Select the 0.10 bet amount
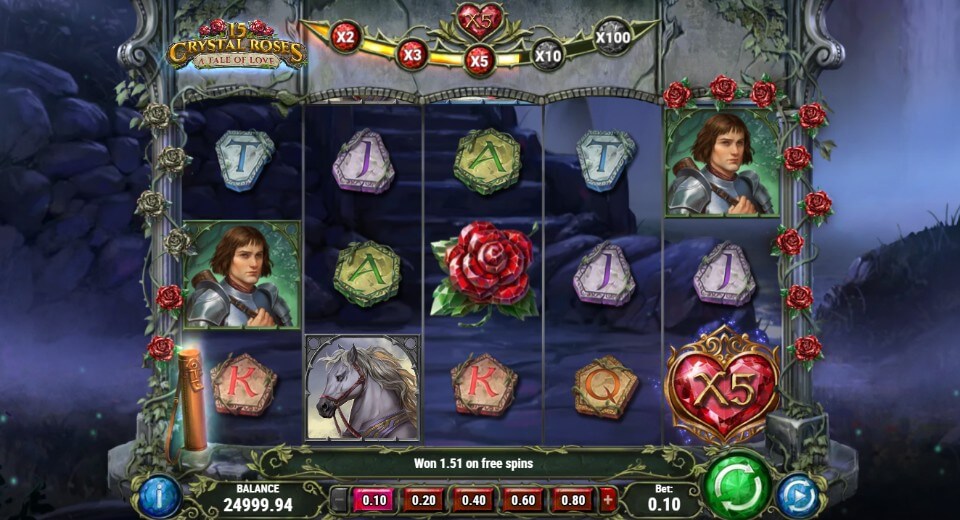 374,499
